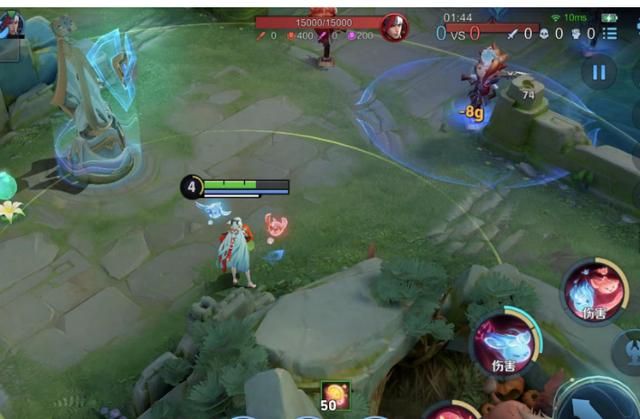Click the enemy hero portrait beside health bar
Screen dimensions: 640x419
395,27
